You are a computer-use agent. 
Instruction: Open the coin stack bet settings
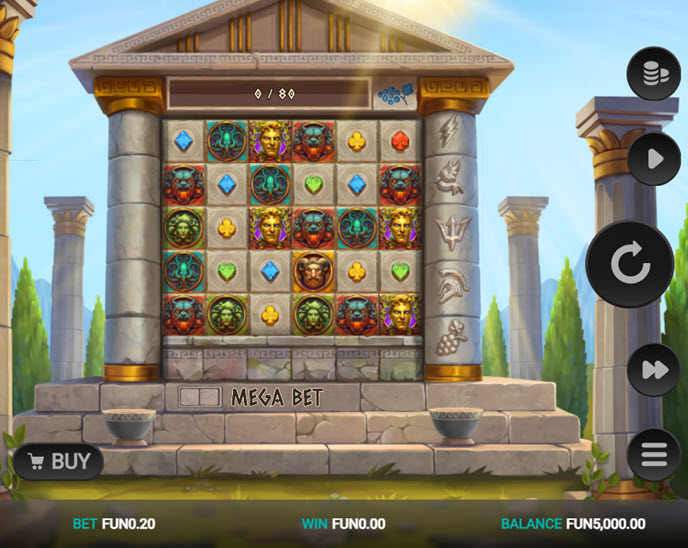(x=653, y=73)
